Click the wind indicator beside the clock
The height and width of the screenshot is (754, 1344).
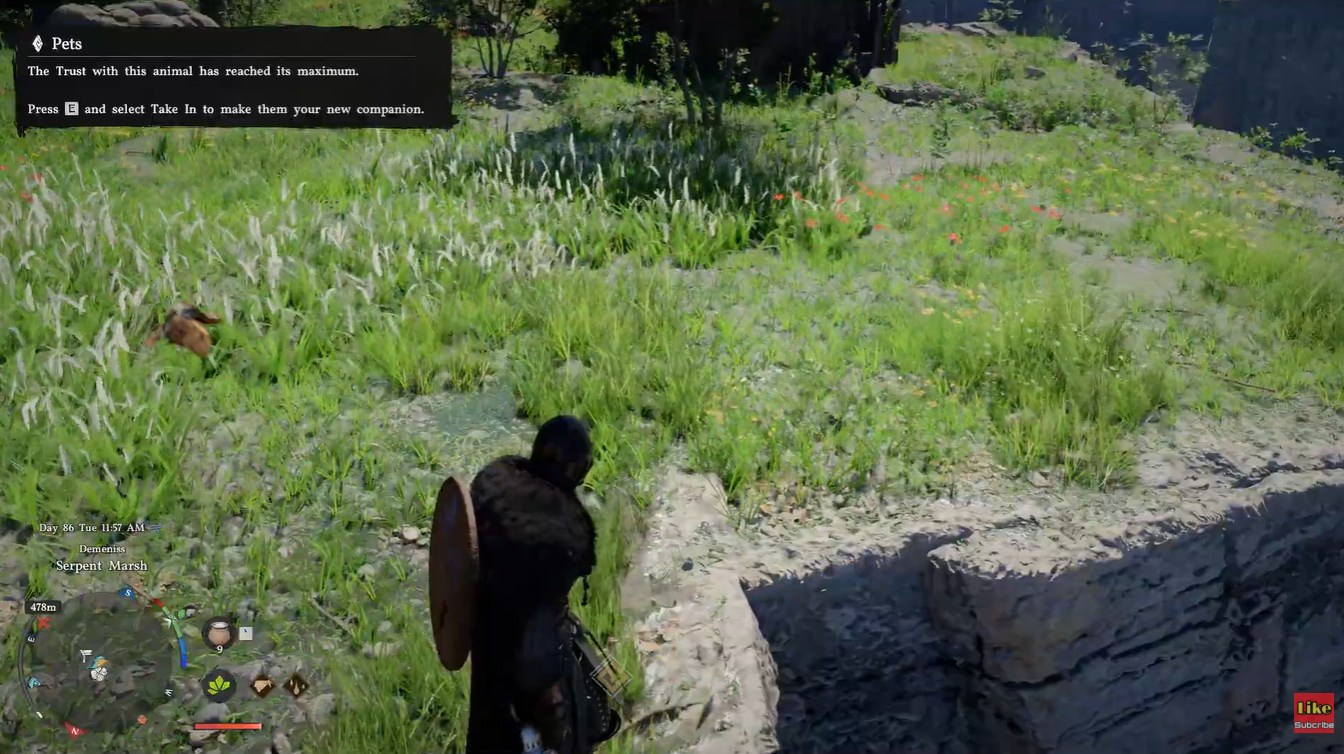point(150,527)
